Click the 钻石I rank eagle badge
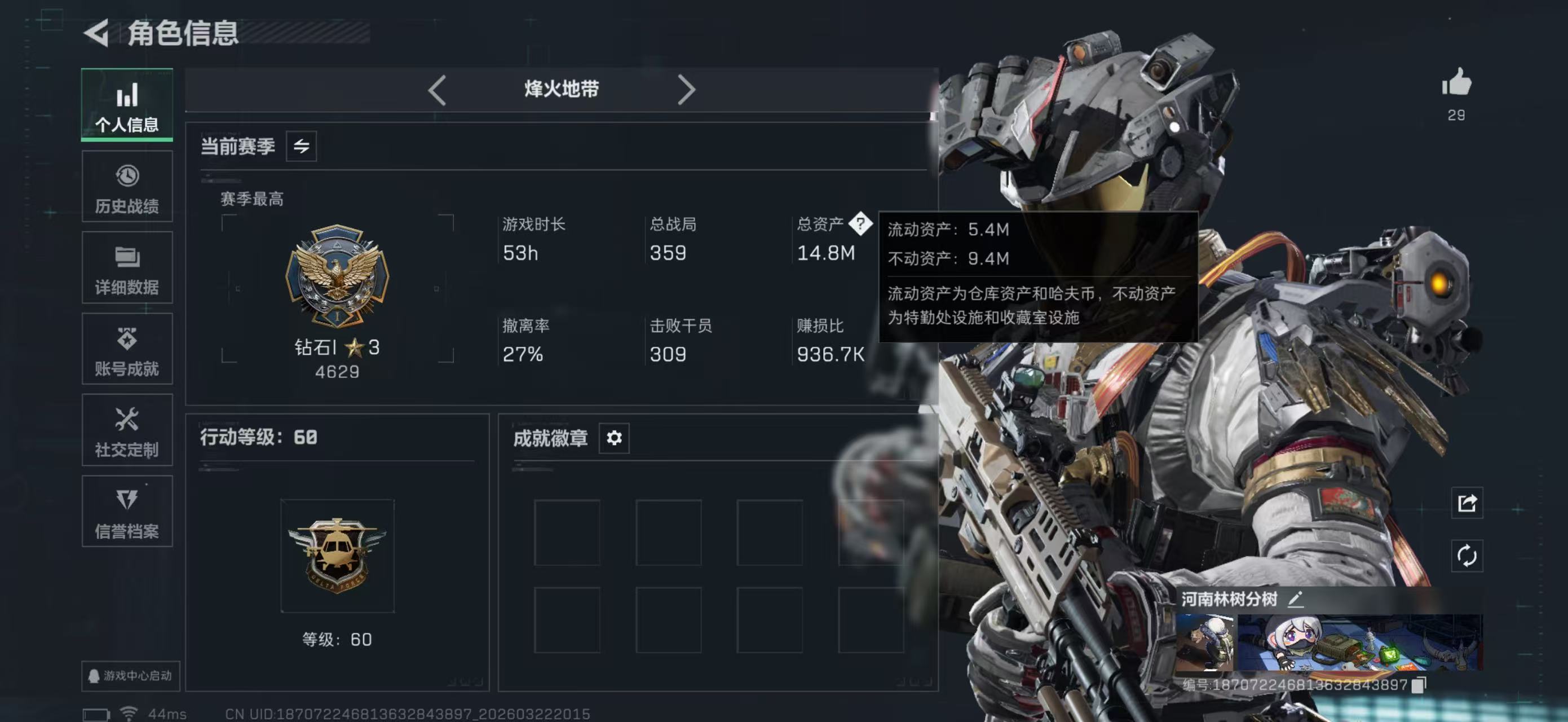Image resolution: width=1568 pixels, height=722 pixels. click(337, 276)
